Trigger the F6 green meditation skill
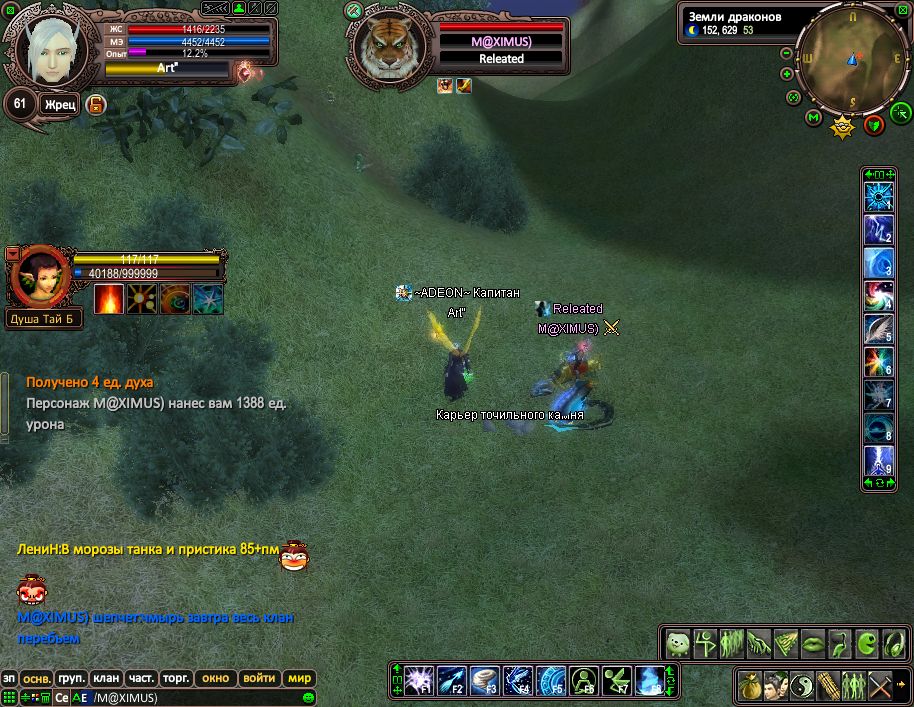The height and width of the screenshot is (707, 914). [584, 680]
